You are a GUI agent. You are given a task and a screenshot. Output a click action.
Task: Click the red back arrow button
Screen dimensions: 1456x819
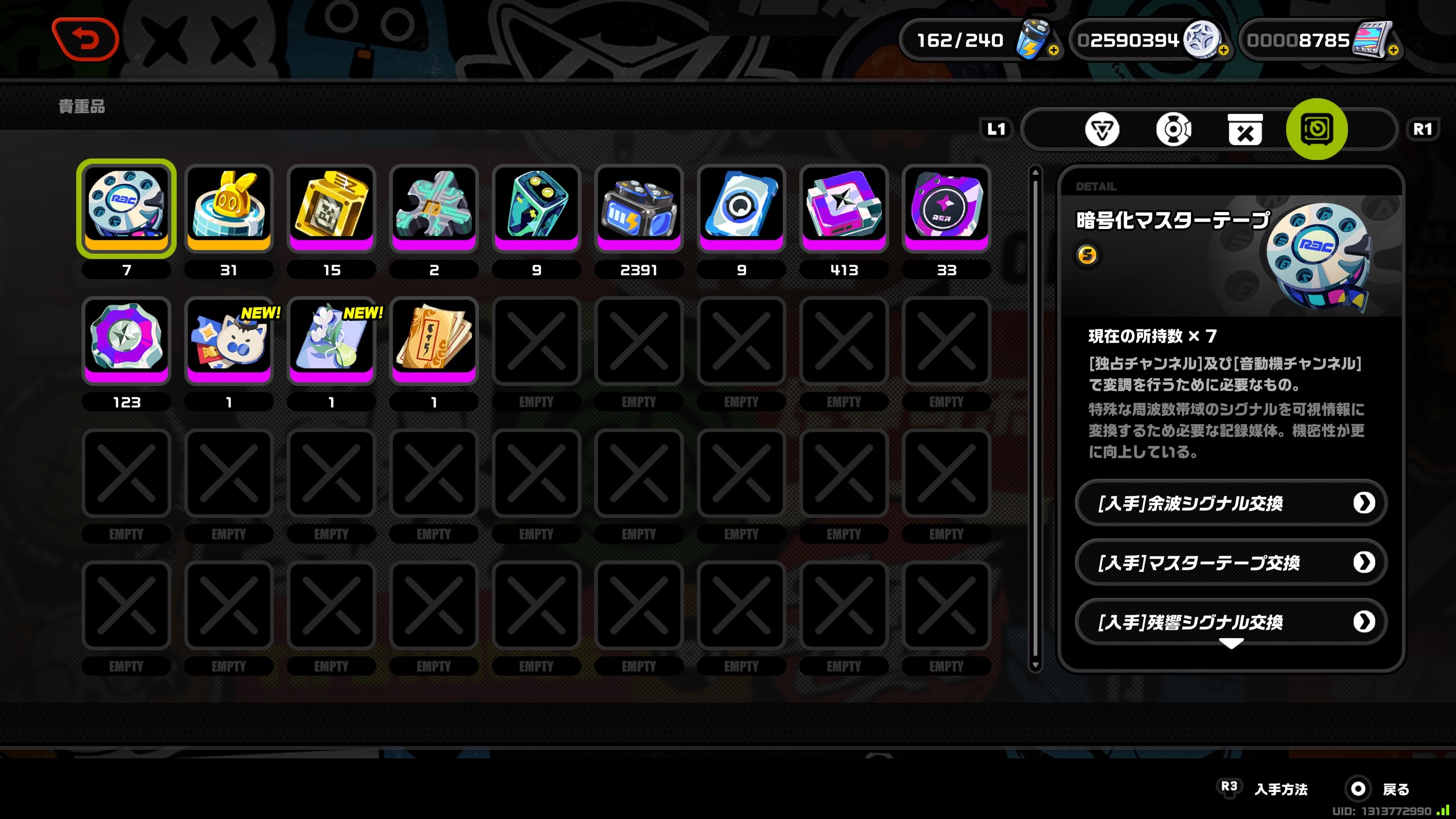click(85, 39)
